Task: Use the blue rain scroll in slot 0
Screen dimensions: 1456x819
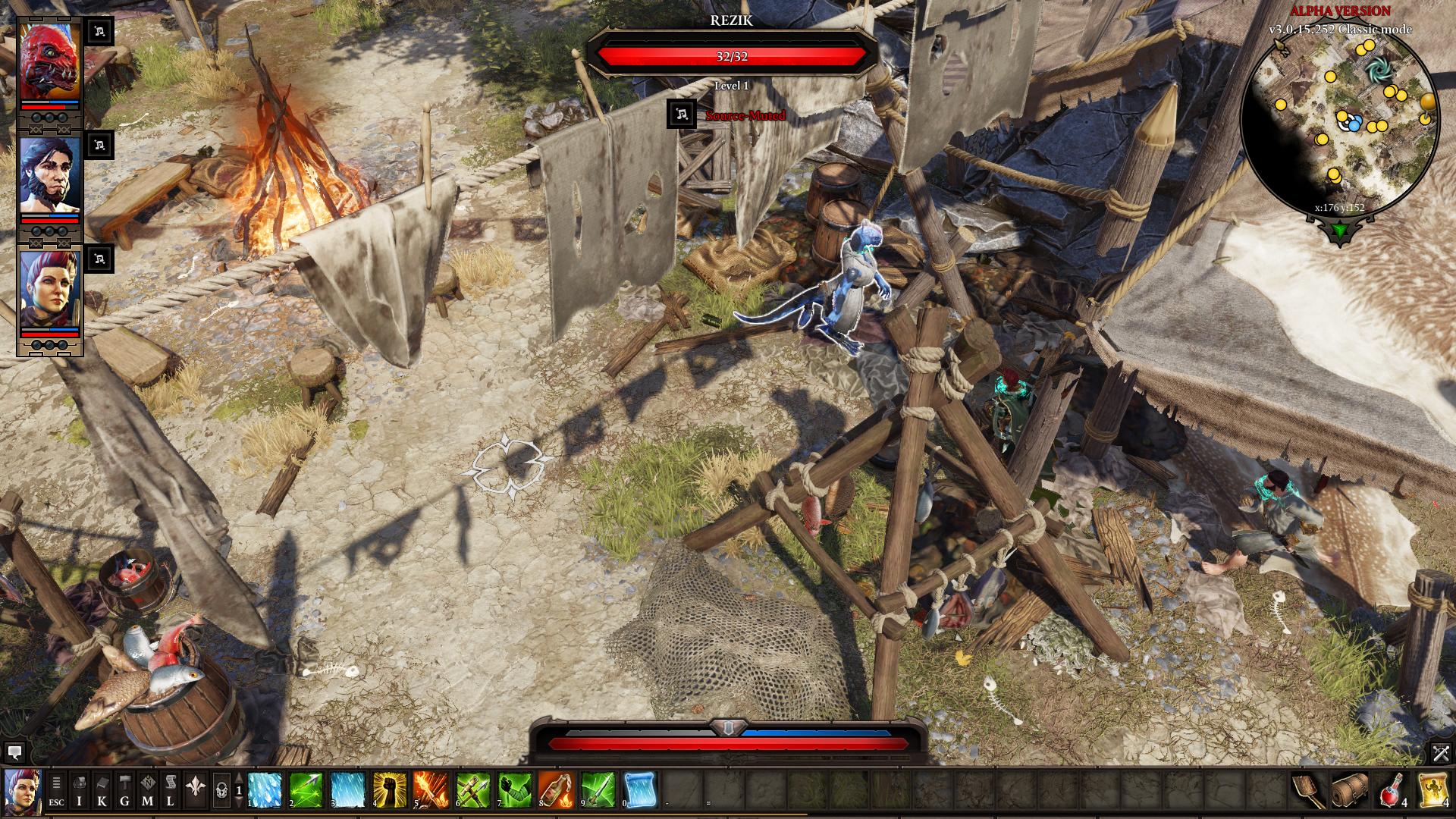Action: [639, 789]
